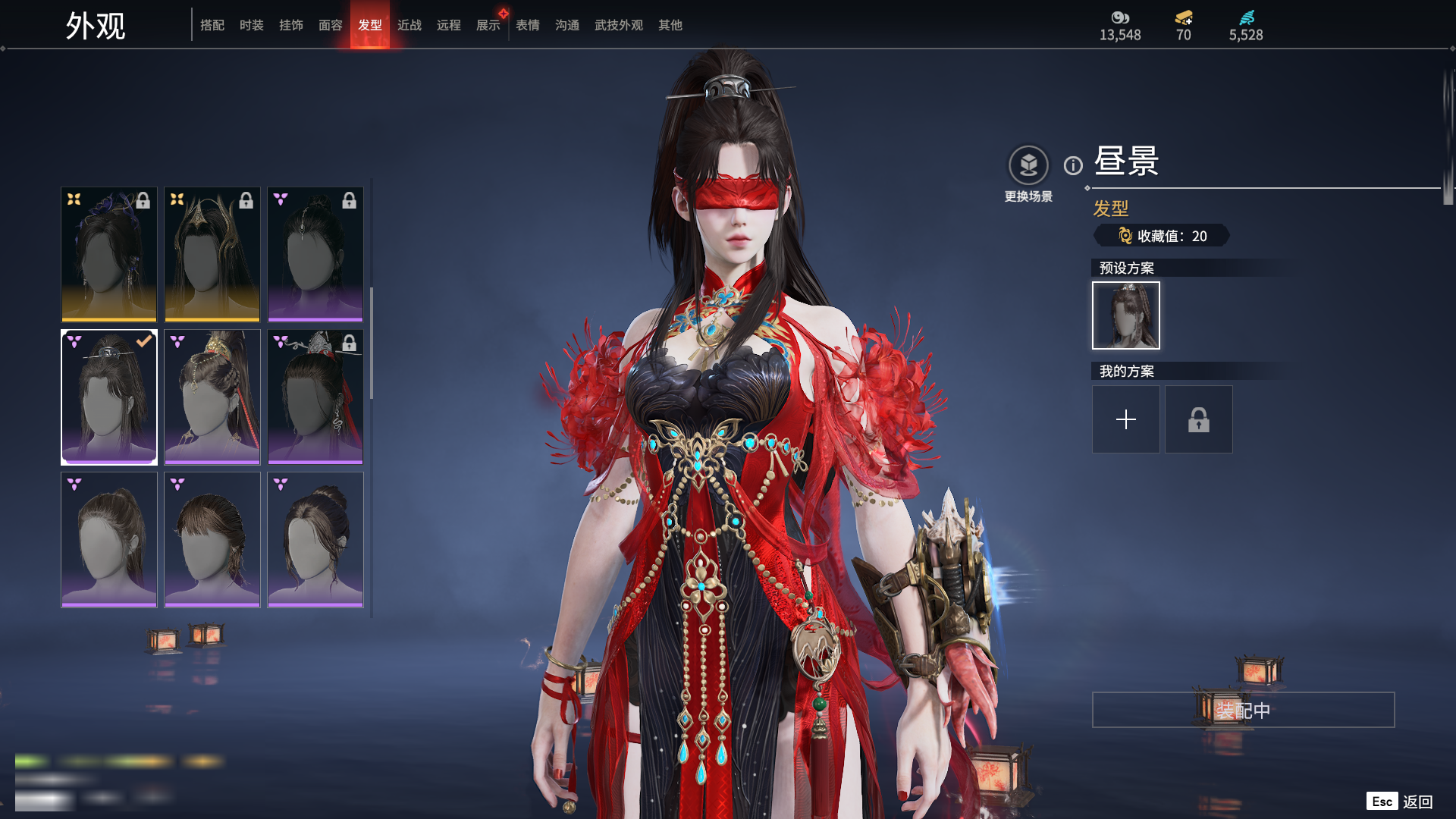The width and height of the screenshot is (1456, 819).
Task: Select the 挂饰 accessories tab
Action: pyautogui.click(x=291, y=25)
